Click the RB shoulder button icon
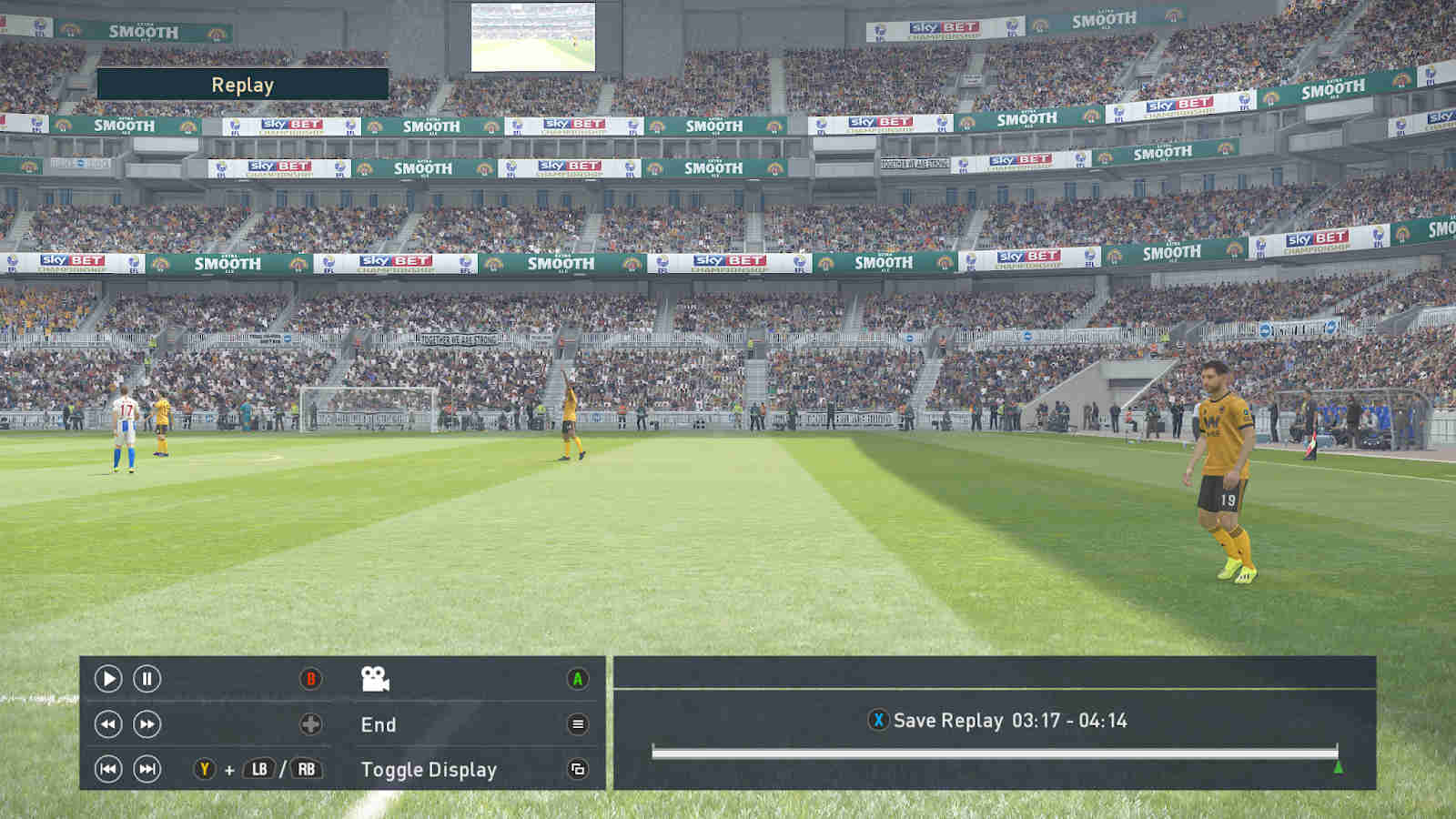Screen dimensions: 1456x819 click(x=305, y=769)
